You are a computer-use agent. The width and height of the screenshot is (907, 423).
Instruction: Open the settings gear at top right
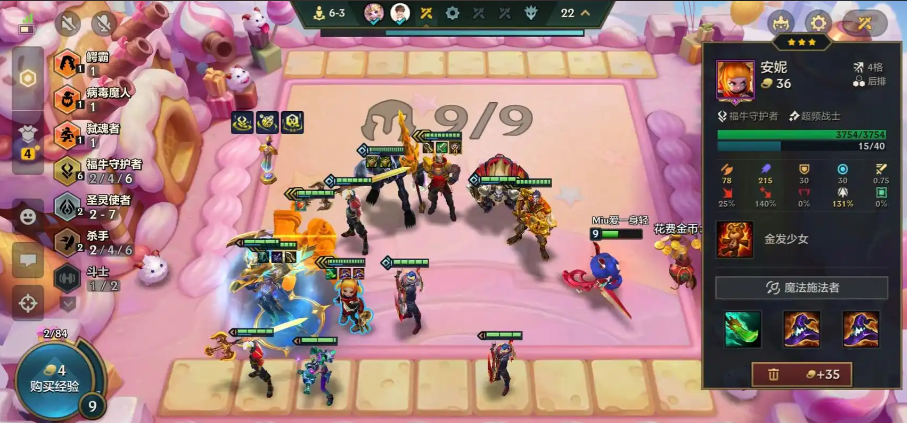[818, 22]
